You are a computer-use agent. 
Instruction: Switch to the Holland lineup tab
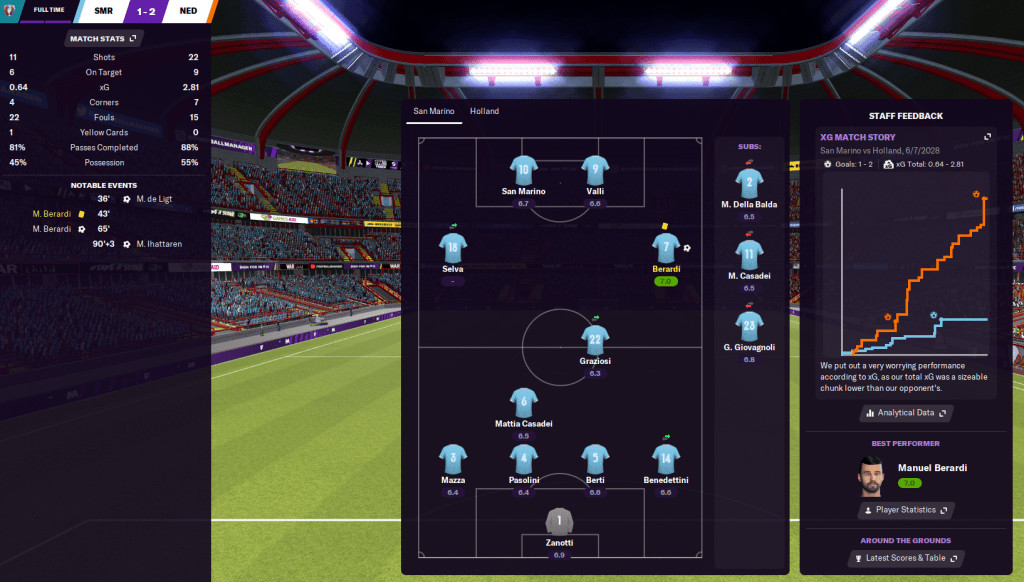484,111
